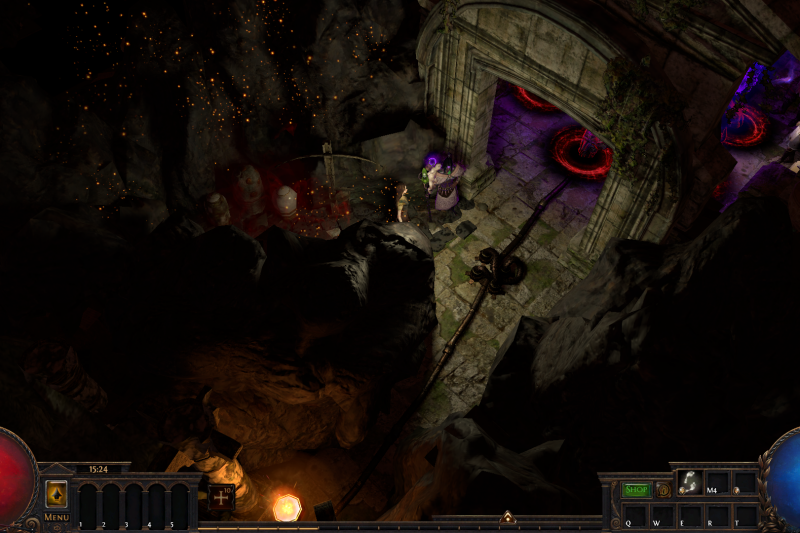Select the empty skill slot labeled R

pos(717,514)
